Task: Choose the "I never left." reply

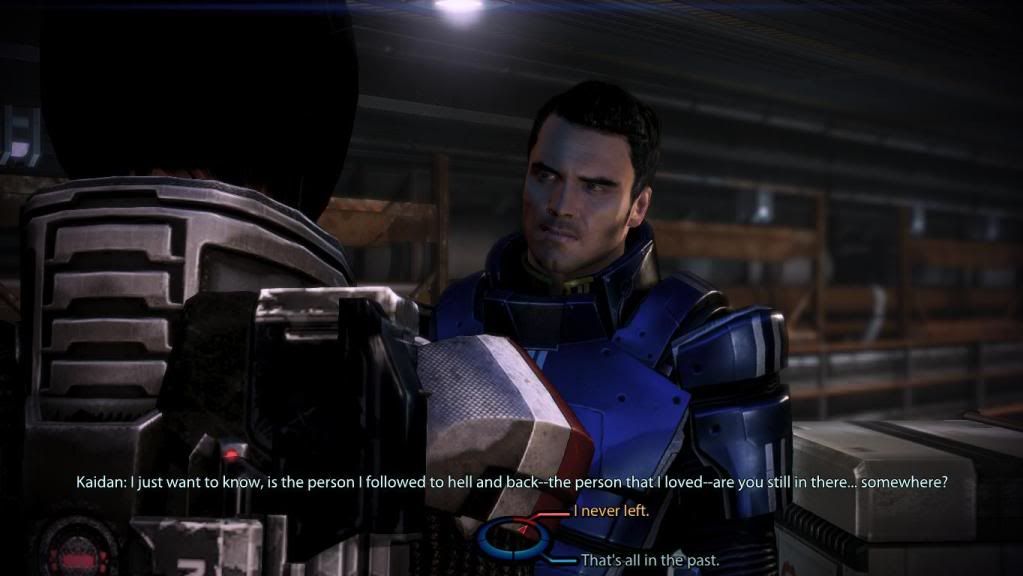Action: point(611,511)
